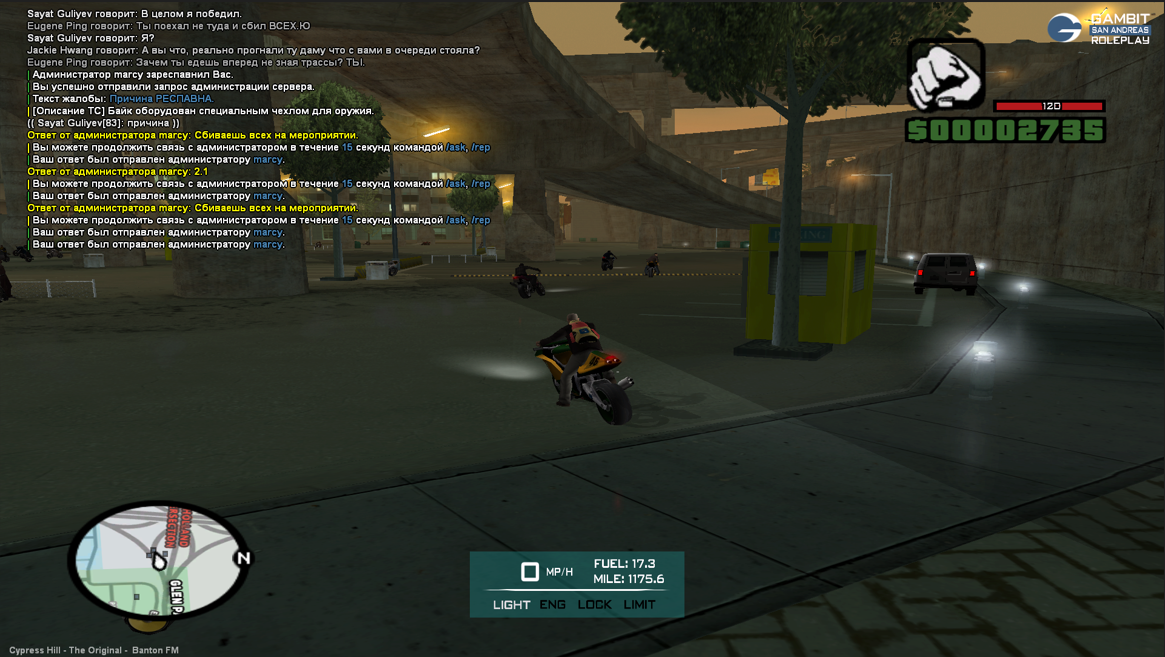Click the Gambit San Andreas Roleplay logo
Screen dimensions: 1165x657
point(1099,28)
